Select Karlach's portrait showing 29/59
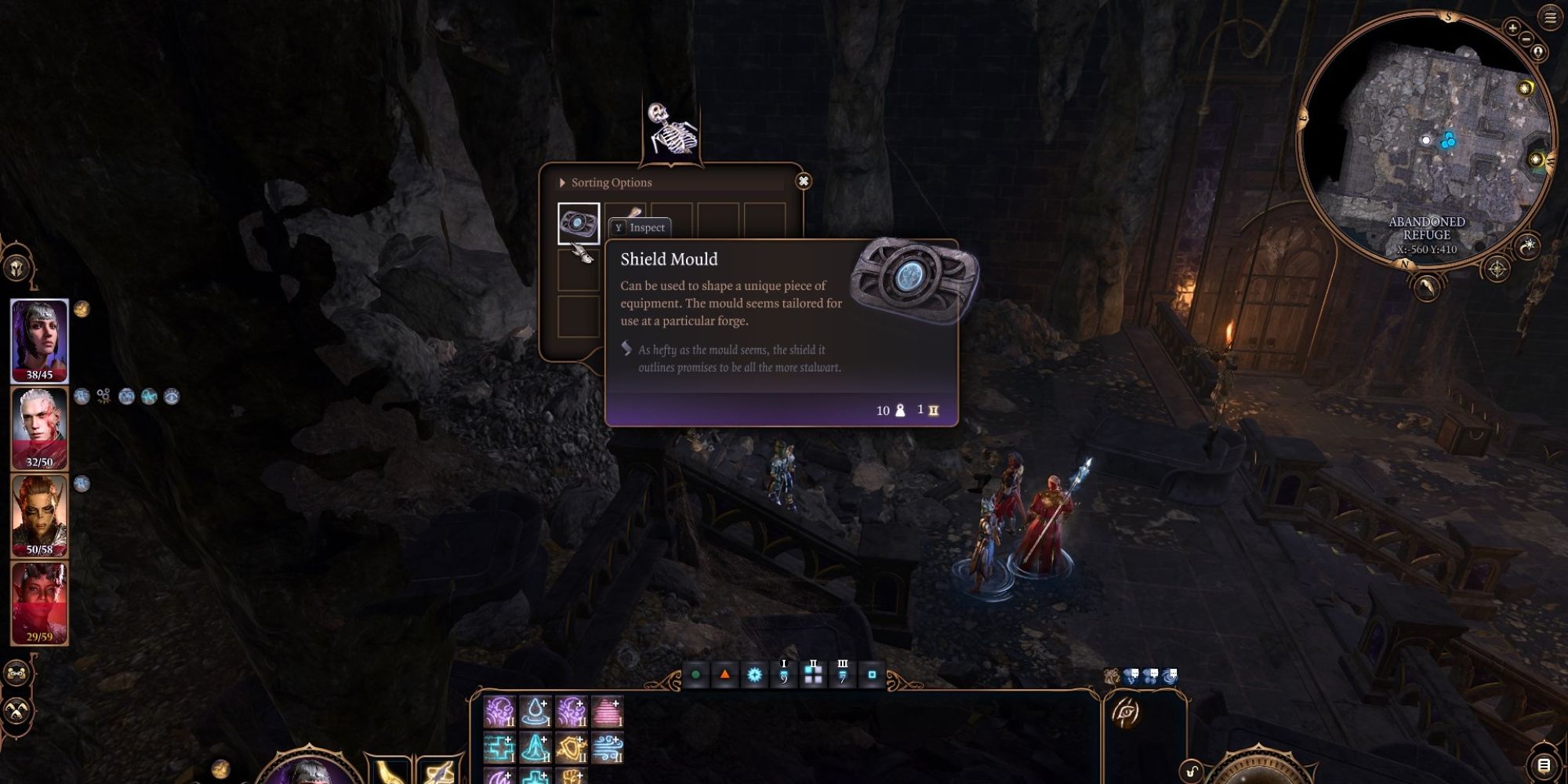1568x784 pixels. point(39,602)
